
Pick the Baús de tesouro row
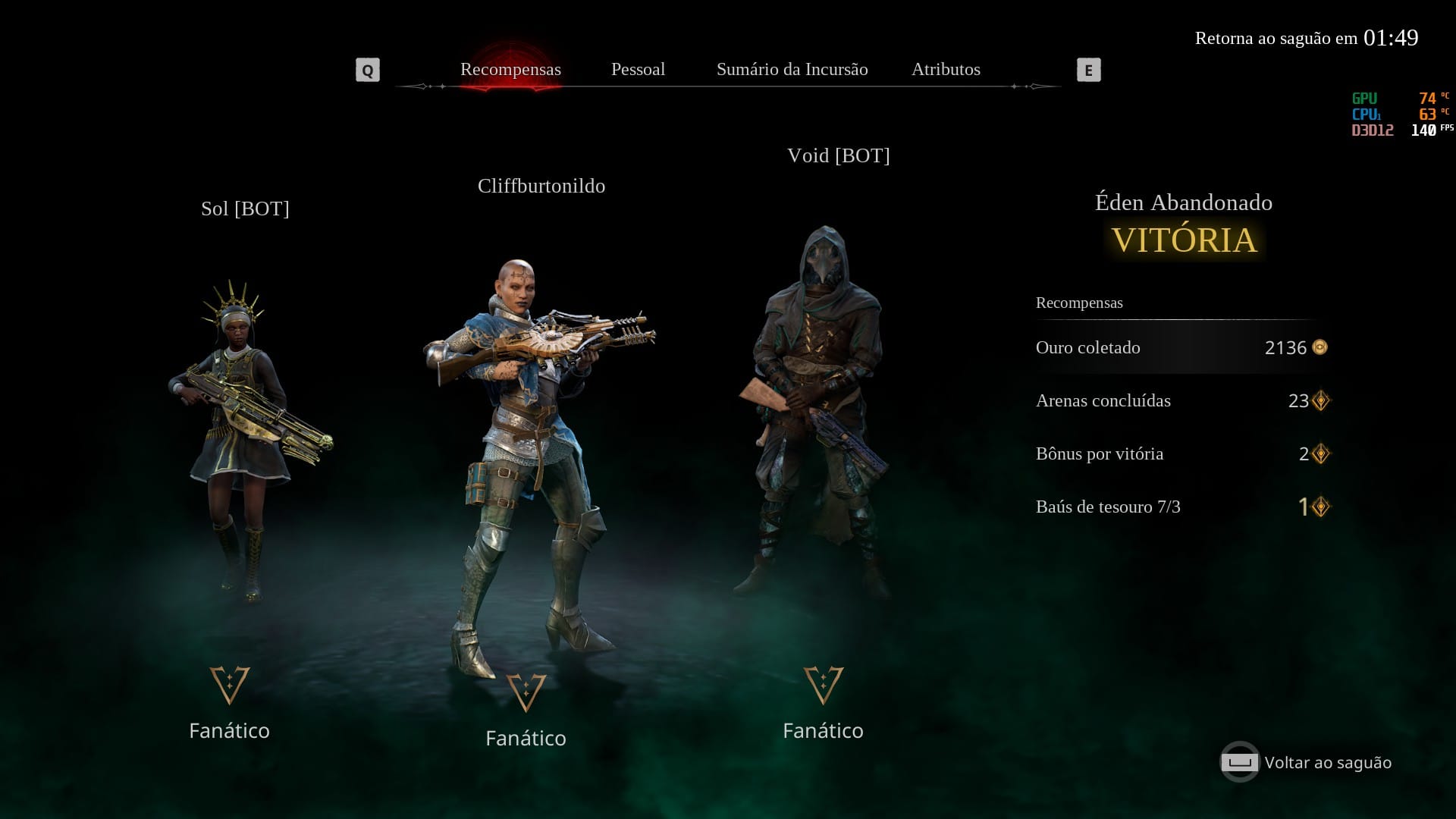pos(1180,507)
